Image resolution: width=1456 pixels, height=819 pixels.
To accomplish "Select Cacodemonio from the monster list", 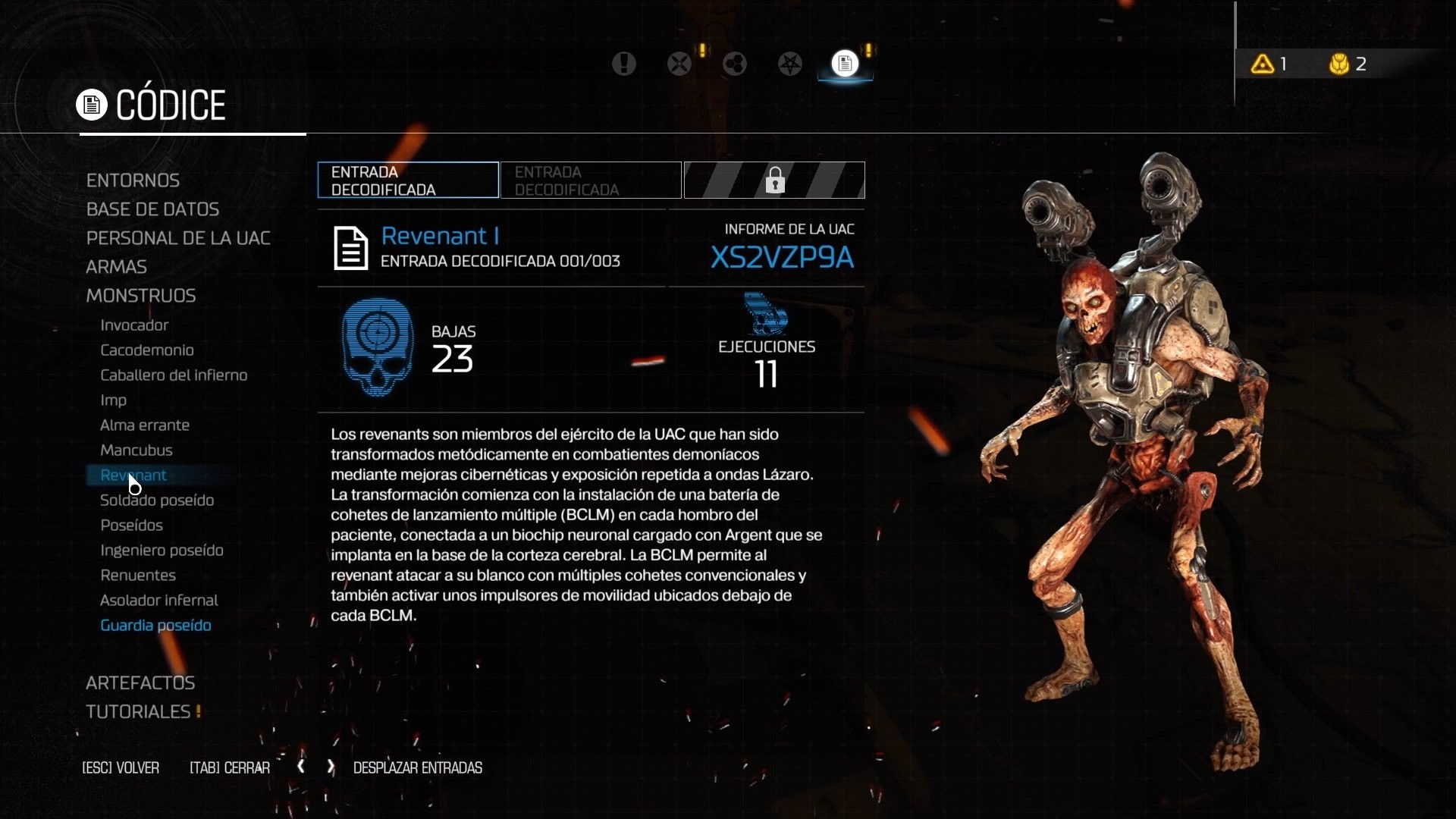I will point(147,350).
